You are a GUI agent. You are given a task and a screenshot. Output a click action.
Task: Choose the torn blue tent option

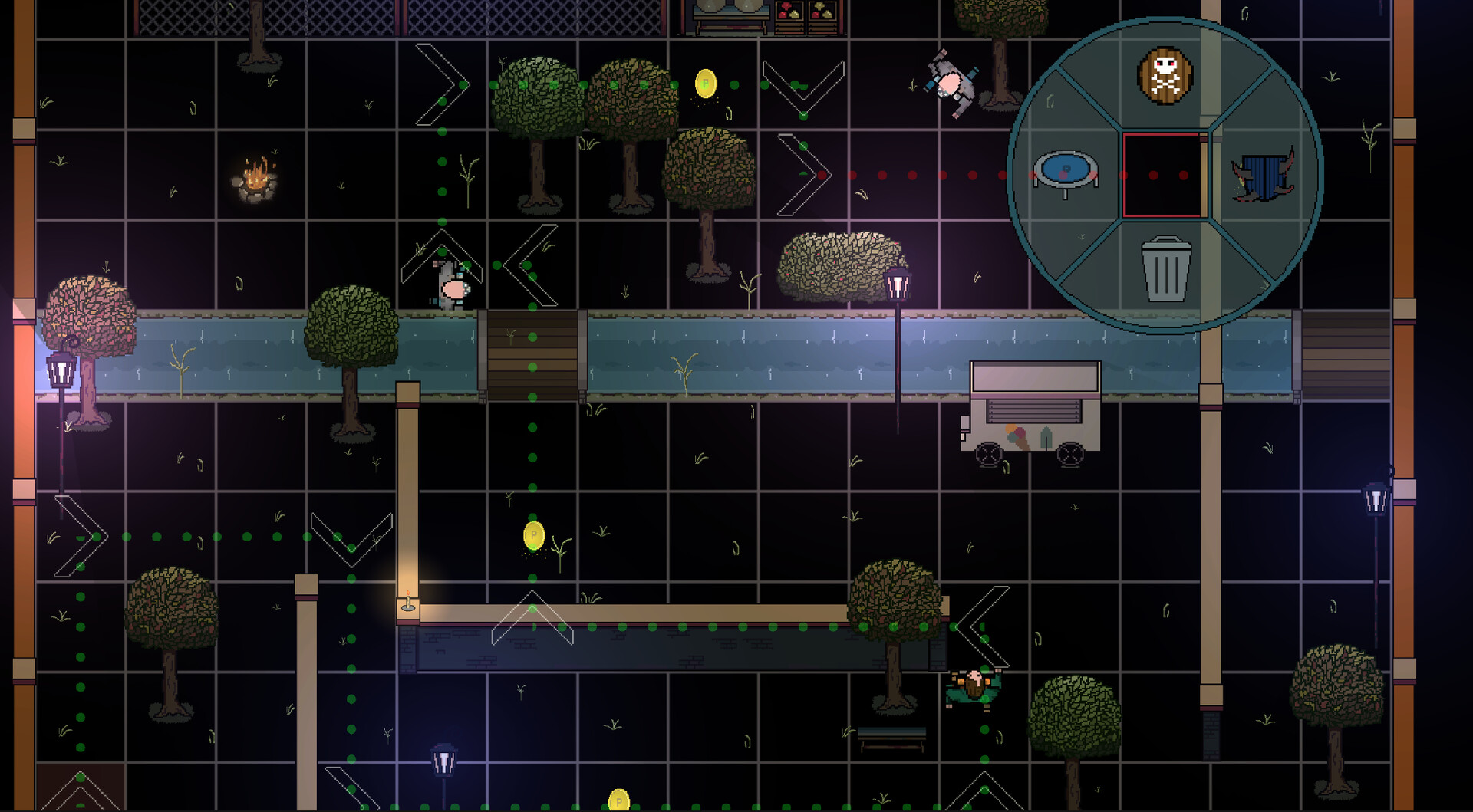pyautogui.click(x=1262, y=176)
